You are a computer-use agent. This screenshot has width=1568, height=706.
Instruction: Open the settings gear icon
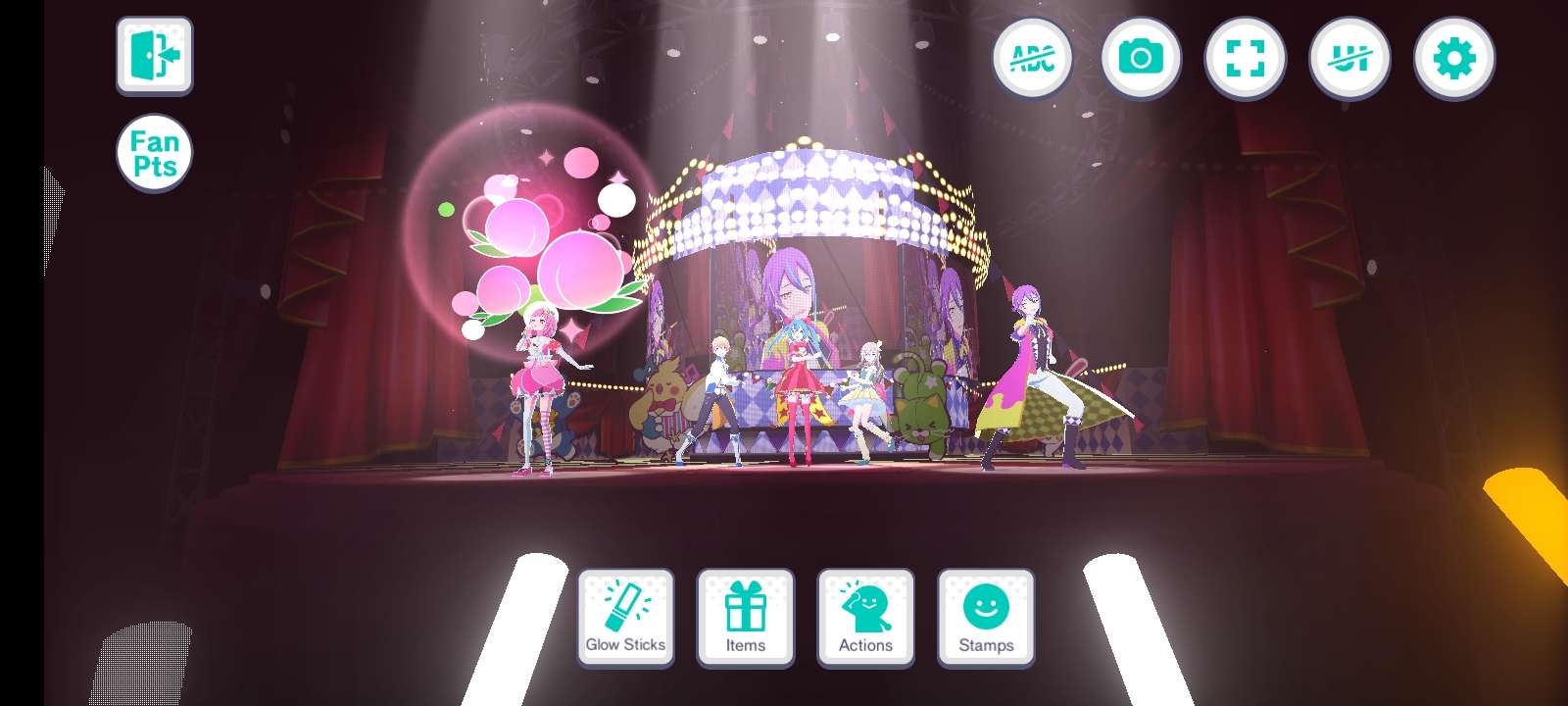(x=1456, y=58)
